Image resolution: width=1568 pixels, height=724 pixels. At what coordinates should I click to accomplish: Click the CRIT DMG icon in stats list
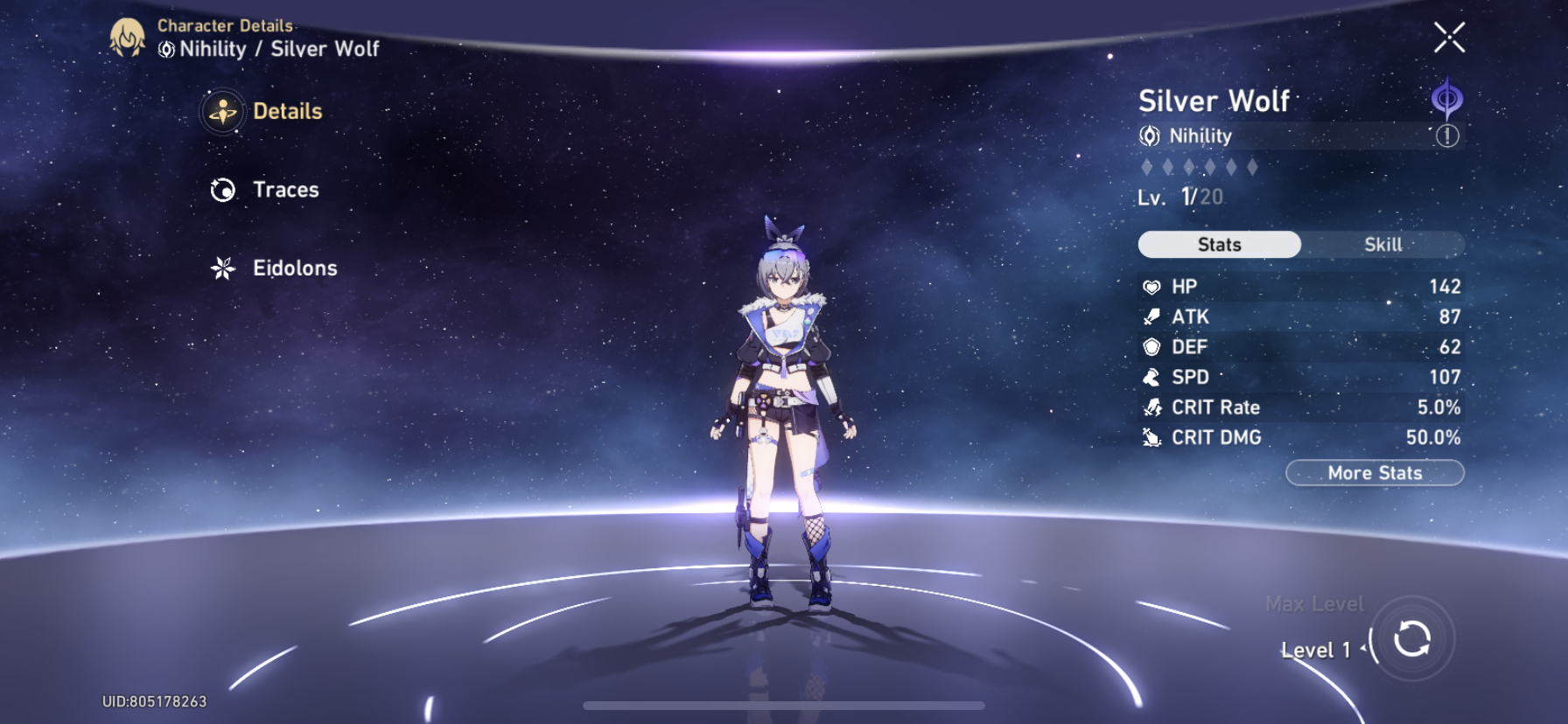tap(1153, 437)
